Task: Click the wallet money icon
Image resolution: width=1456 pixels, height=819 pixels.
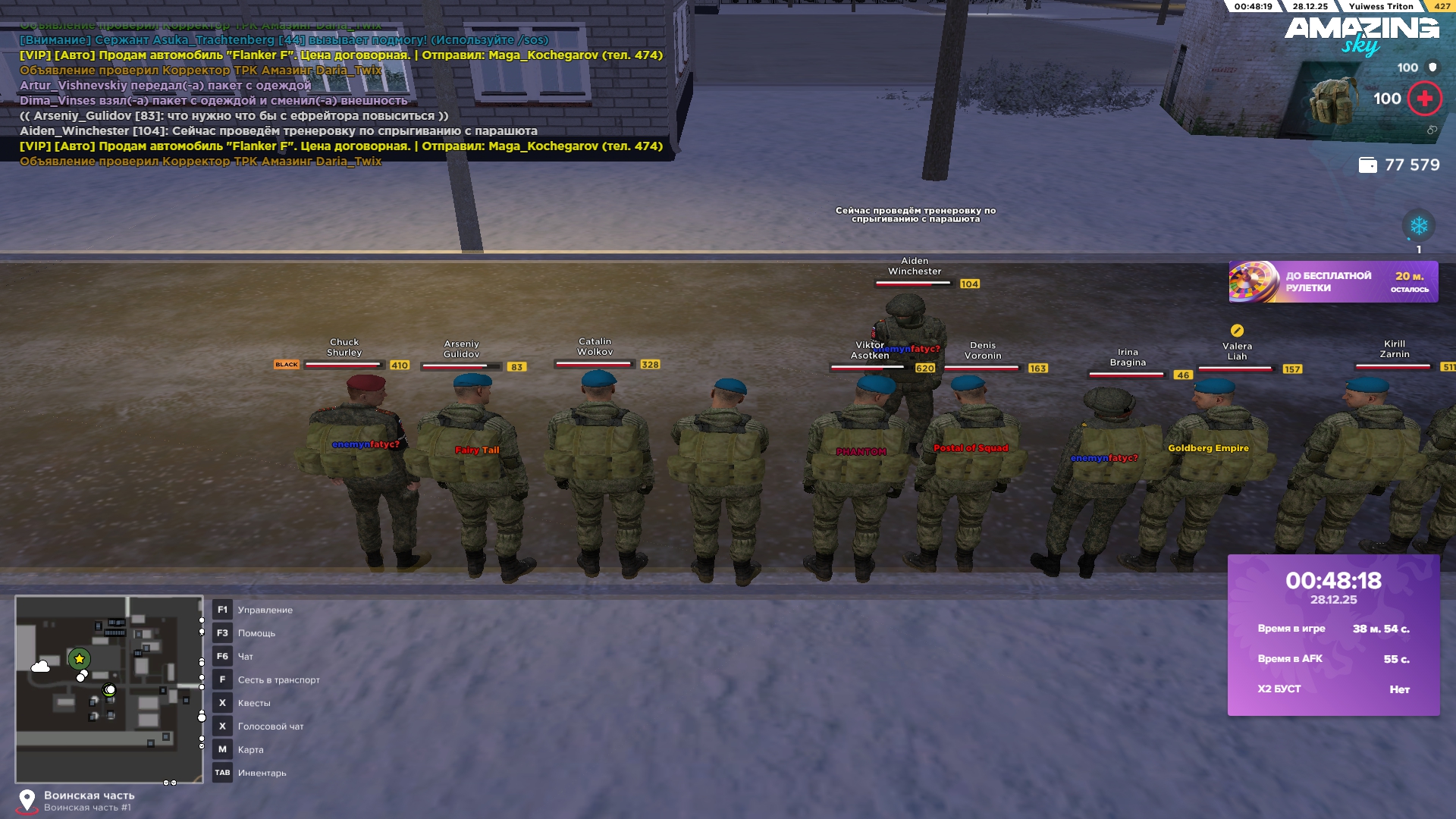Action: [x=1367, y=165]
